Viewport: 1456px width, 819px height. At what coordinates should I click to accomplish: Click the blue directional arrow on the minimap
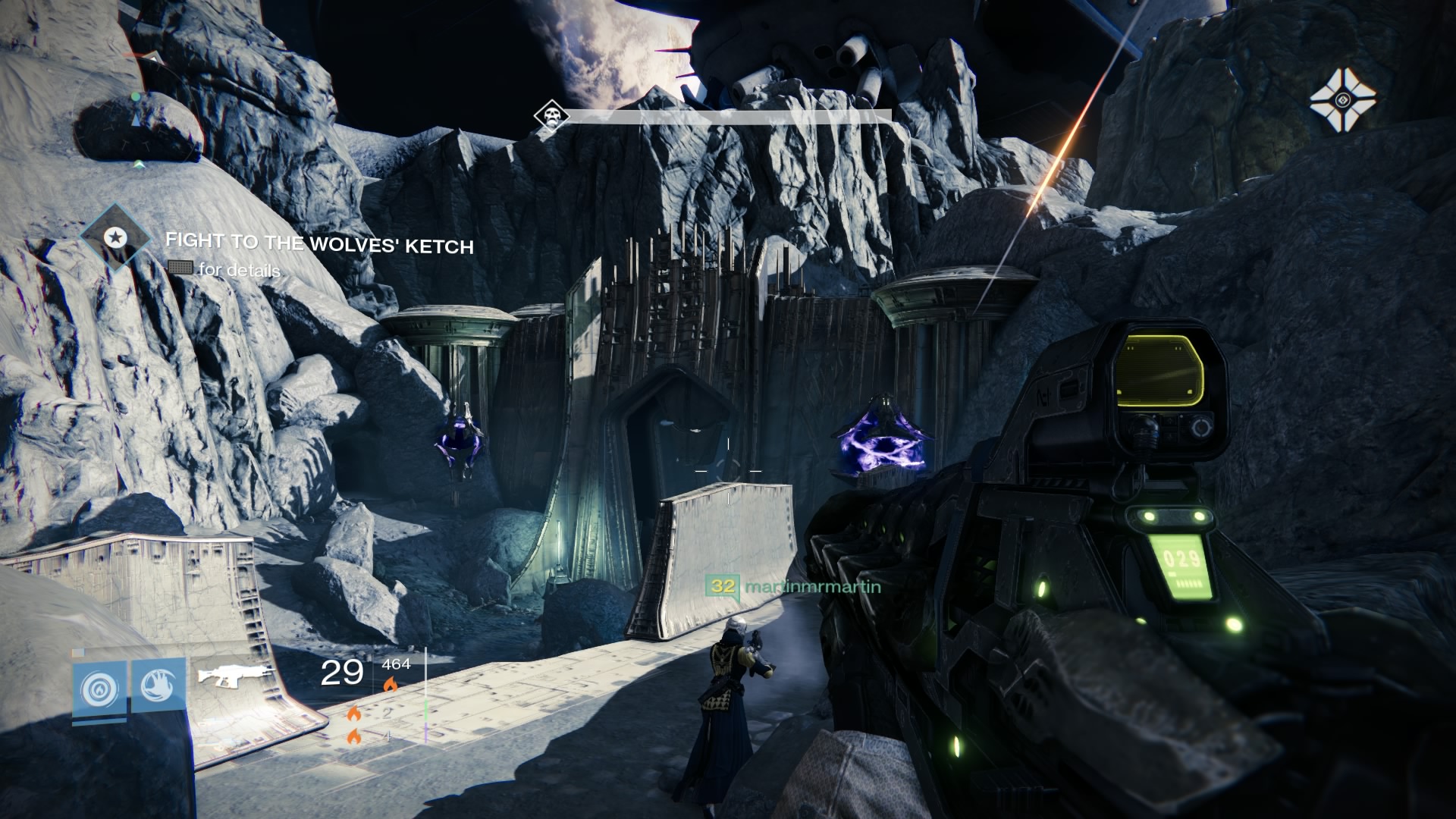click(136, 121)
